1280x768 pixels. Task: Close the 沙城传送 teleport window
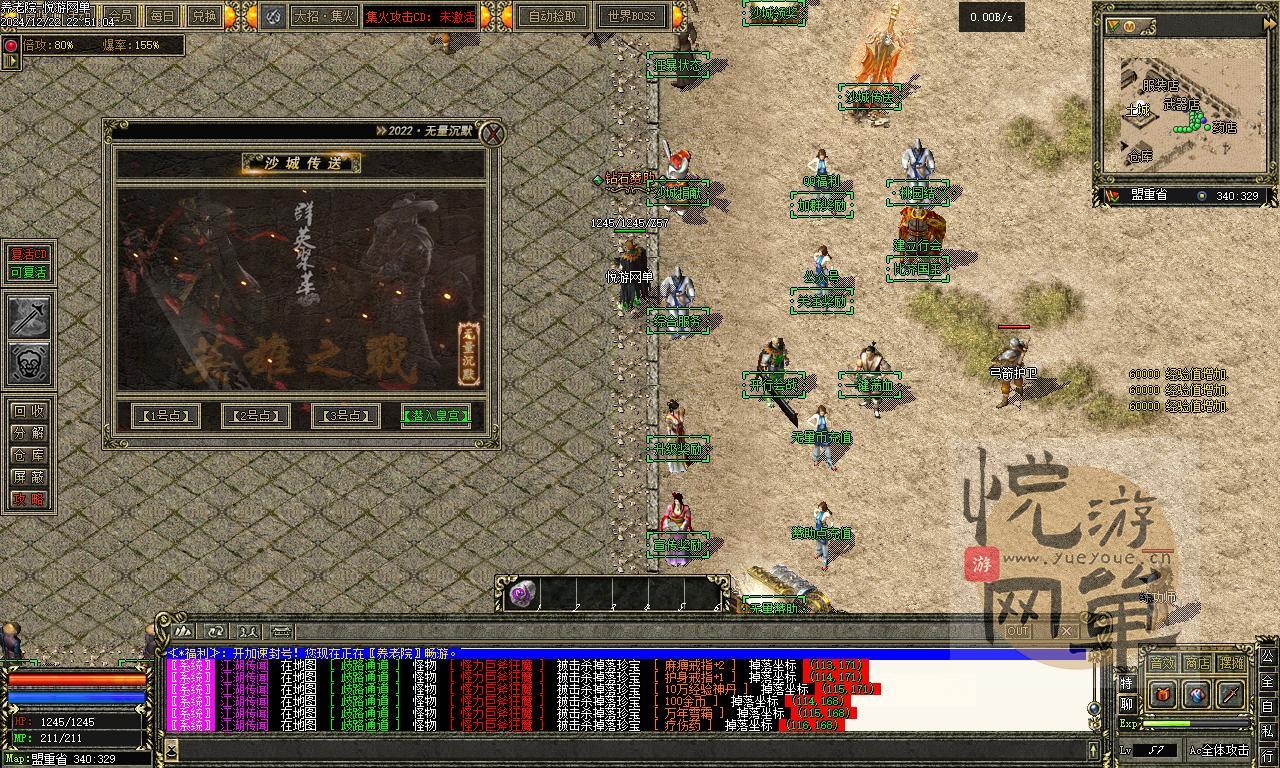coord(491,134)
